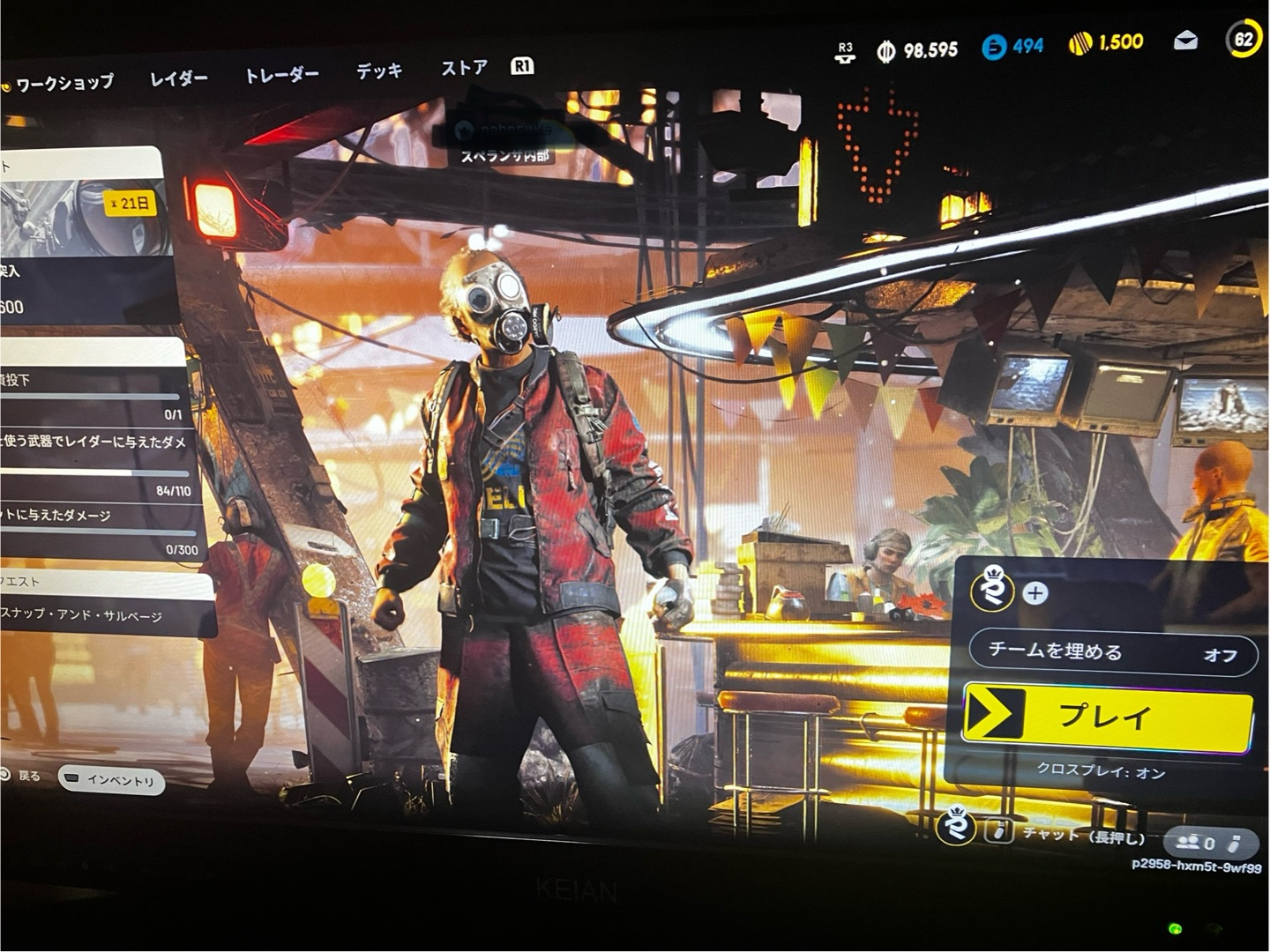Image resolution: width=1270 pixels, height=952 pixels.
Task: Open the ストア tab
Action: tap(464, 68)
